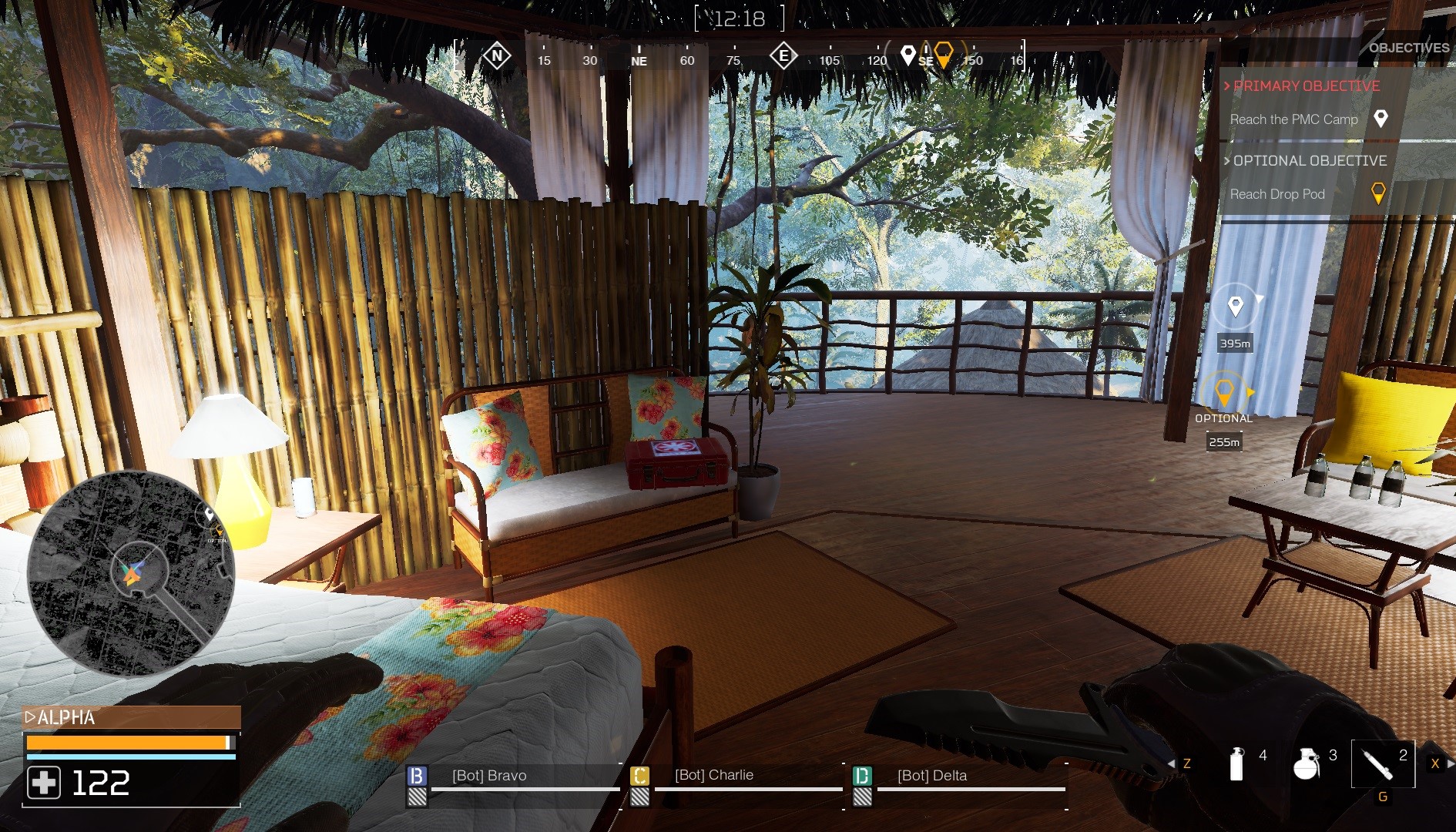Select squadmate [Bot] Delta
The image size is (1456, 832).
point(931,776)
